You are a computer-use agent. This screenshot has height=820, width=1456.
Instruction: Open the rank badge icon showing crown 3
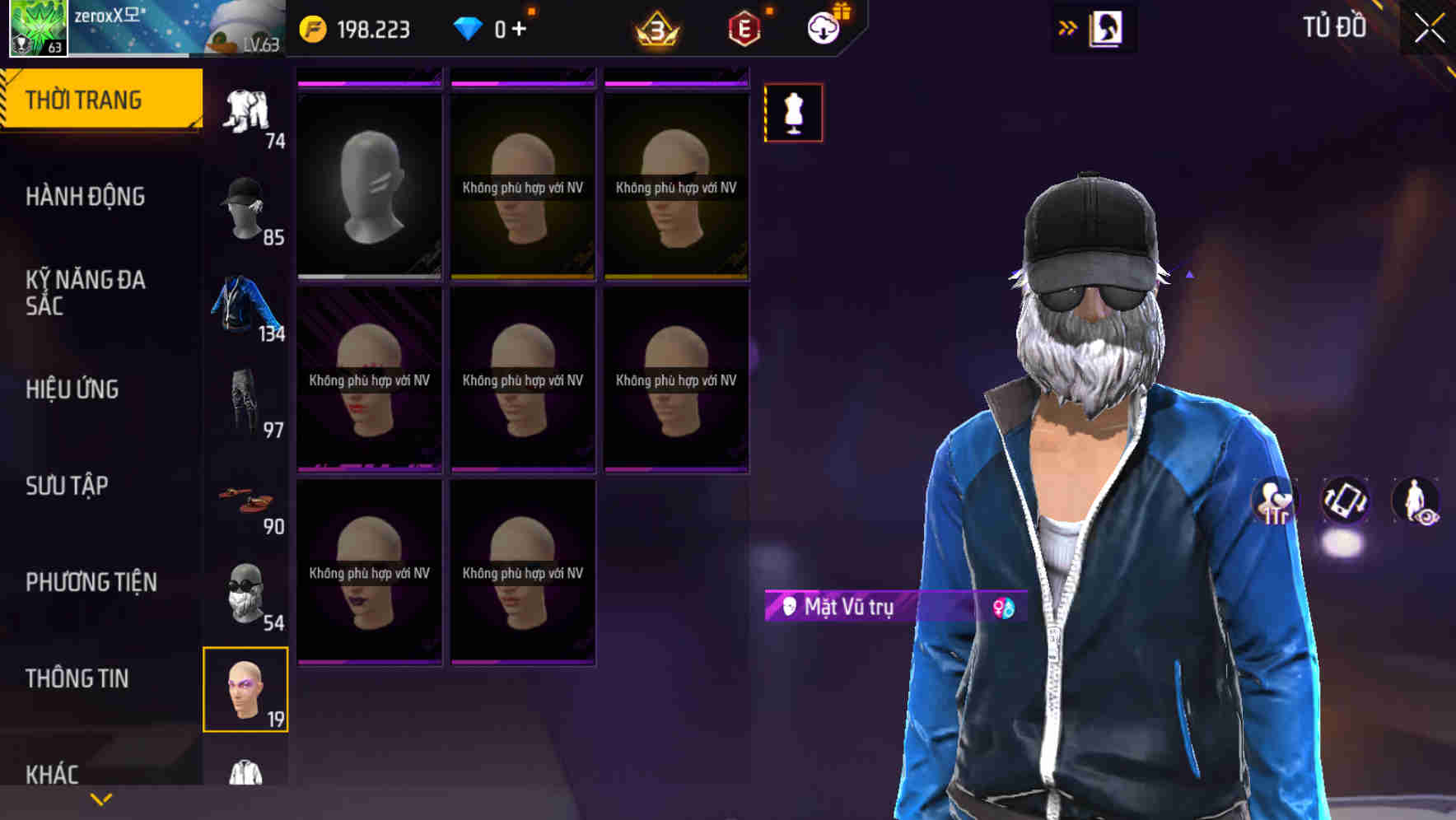[x=655, y=28]
